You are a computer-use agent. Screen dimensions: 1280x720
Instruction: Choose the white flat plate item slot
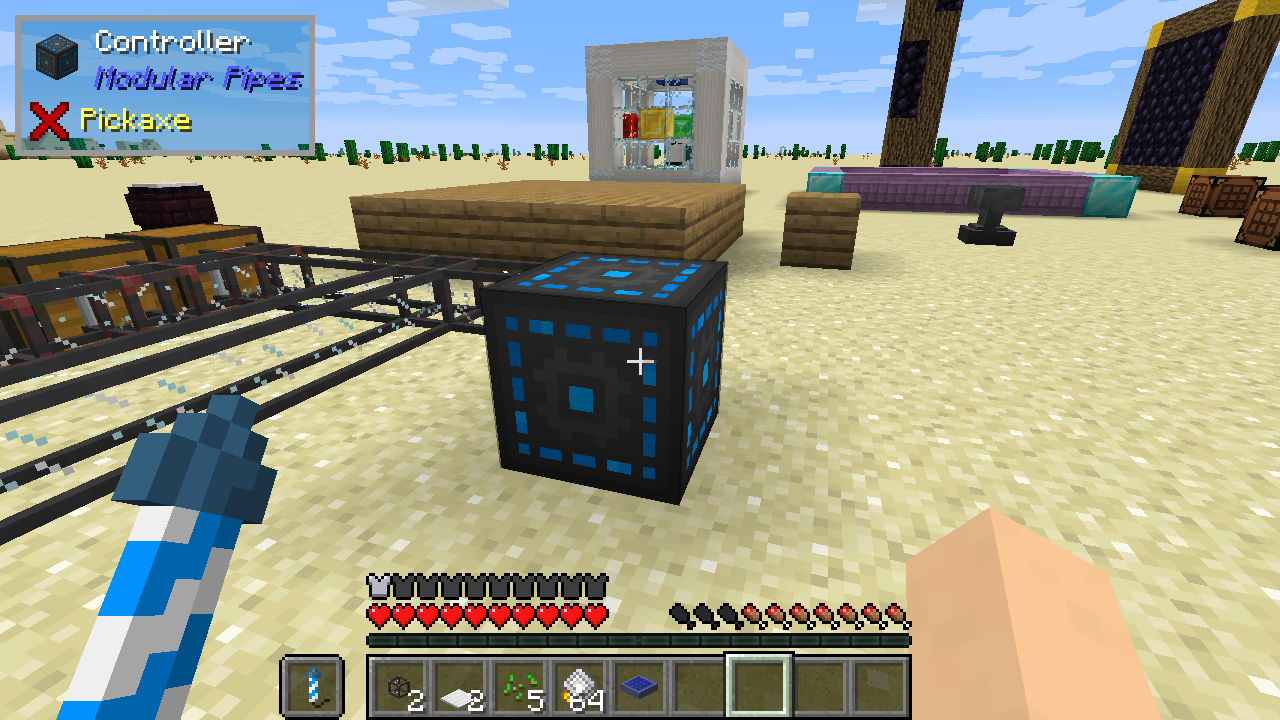pyautogui.click(x=460, y=686)
